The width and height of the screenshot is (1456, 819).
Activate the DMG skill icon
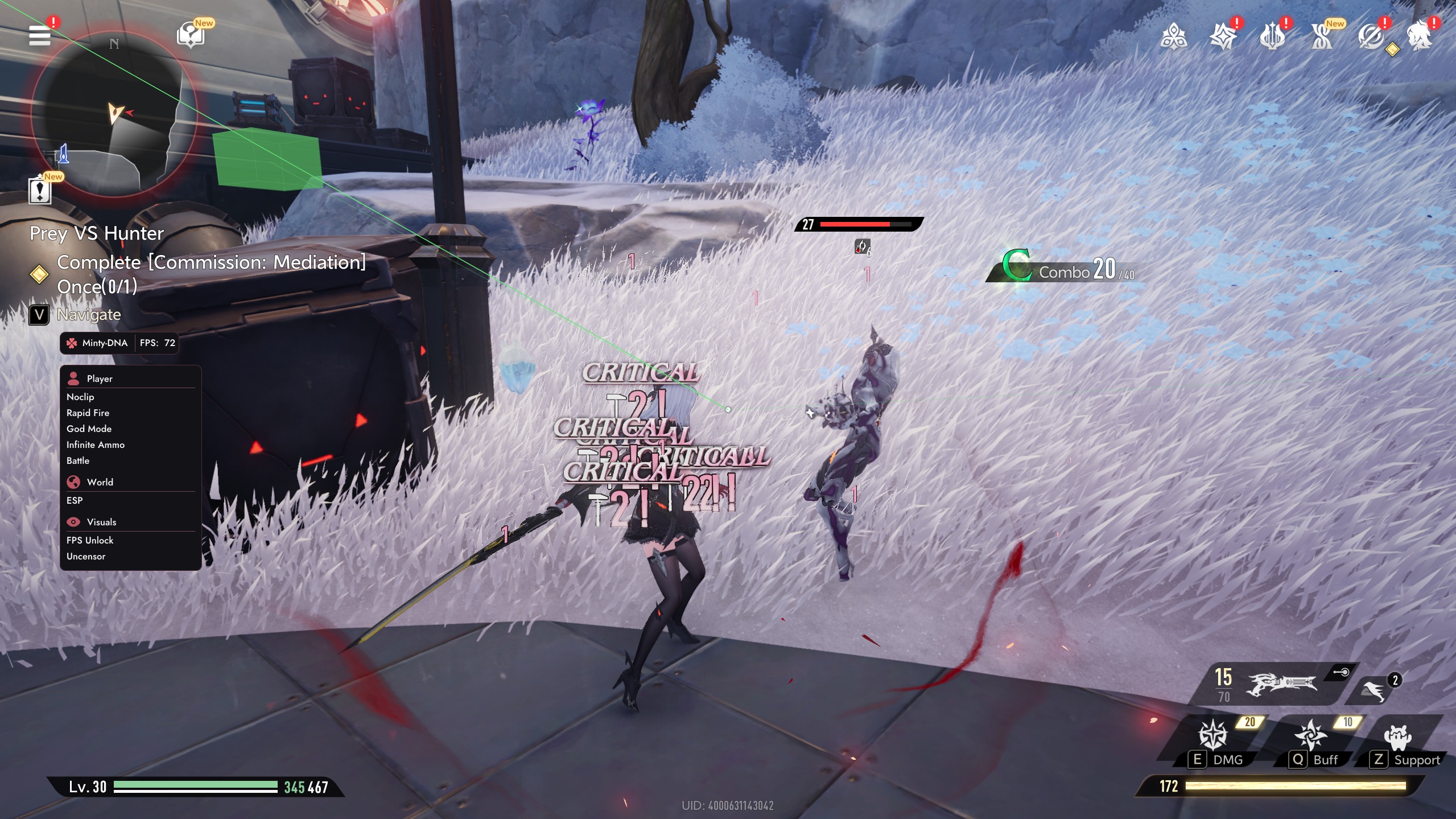click(1213, 734)
